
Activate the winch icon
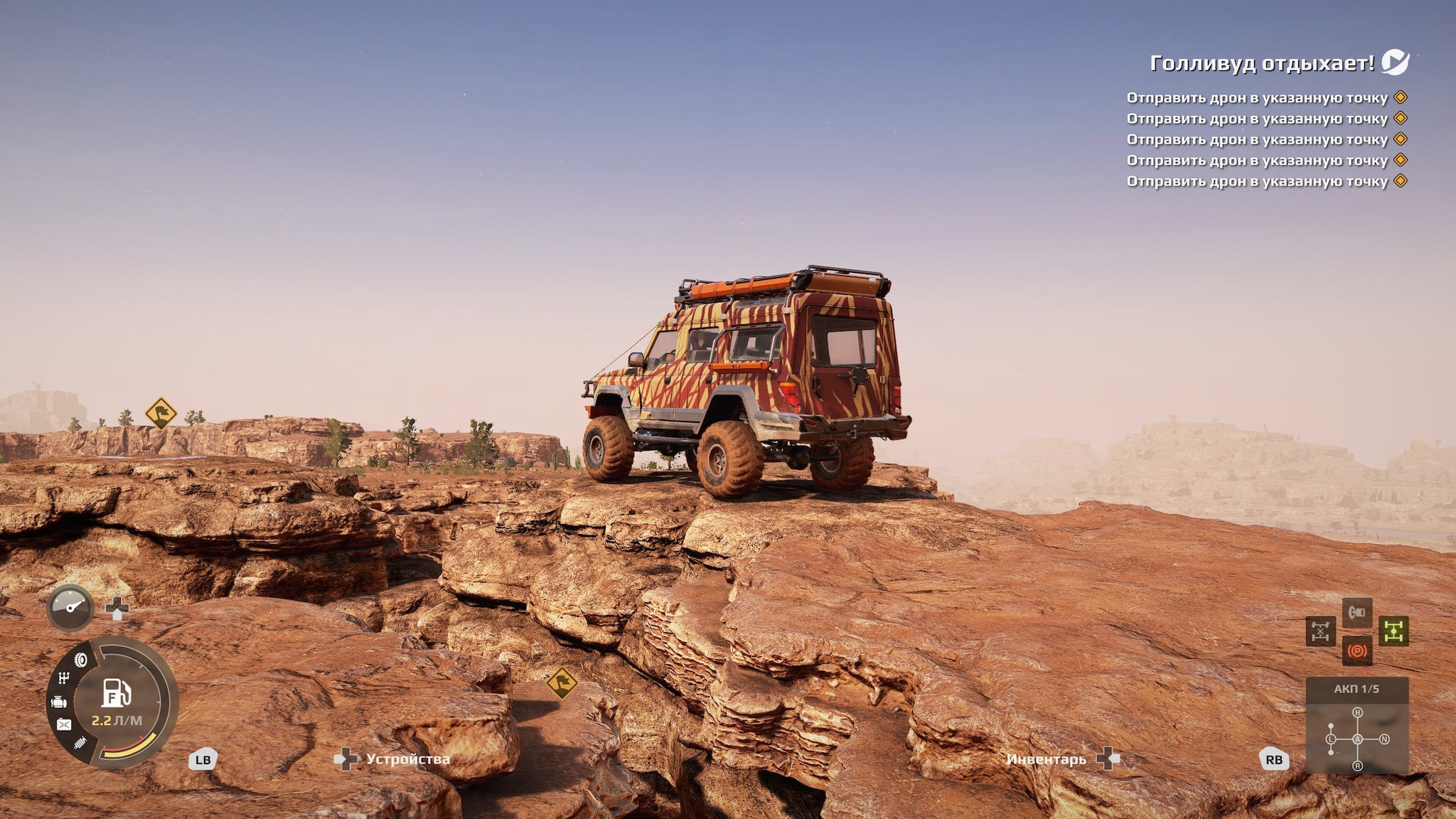tap(1357, 612)
